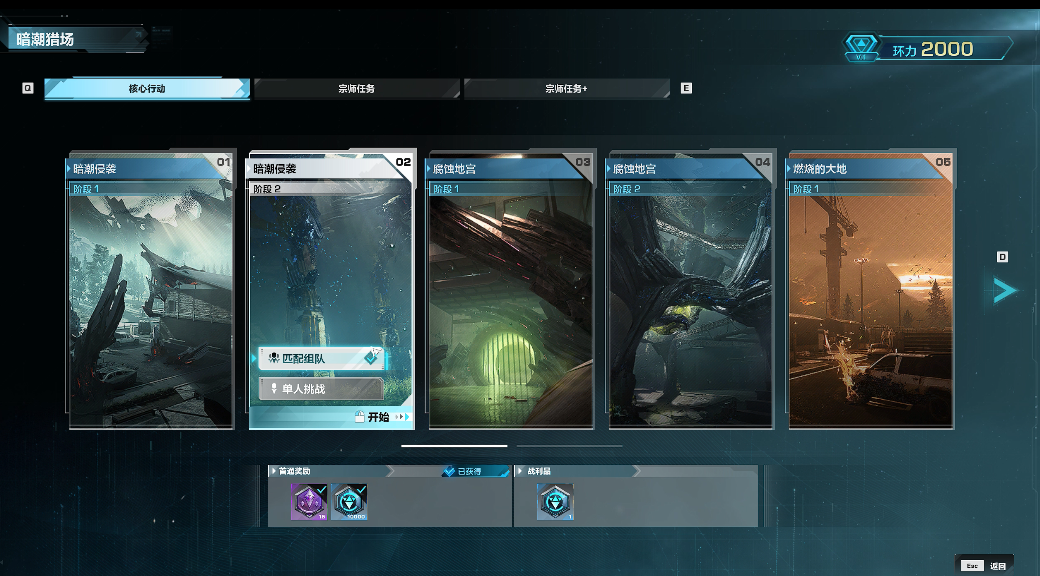1040x576 pixels.
Task: Select the 宗师任务+ tab
Action: click(x=566, y=89)
